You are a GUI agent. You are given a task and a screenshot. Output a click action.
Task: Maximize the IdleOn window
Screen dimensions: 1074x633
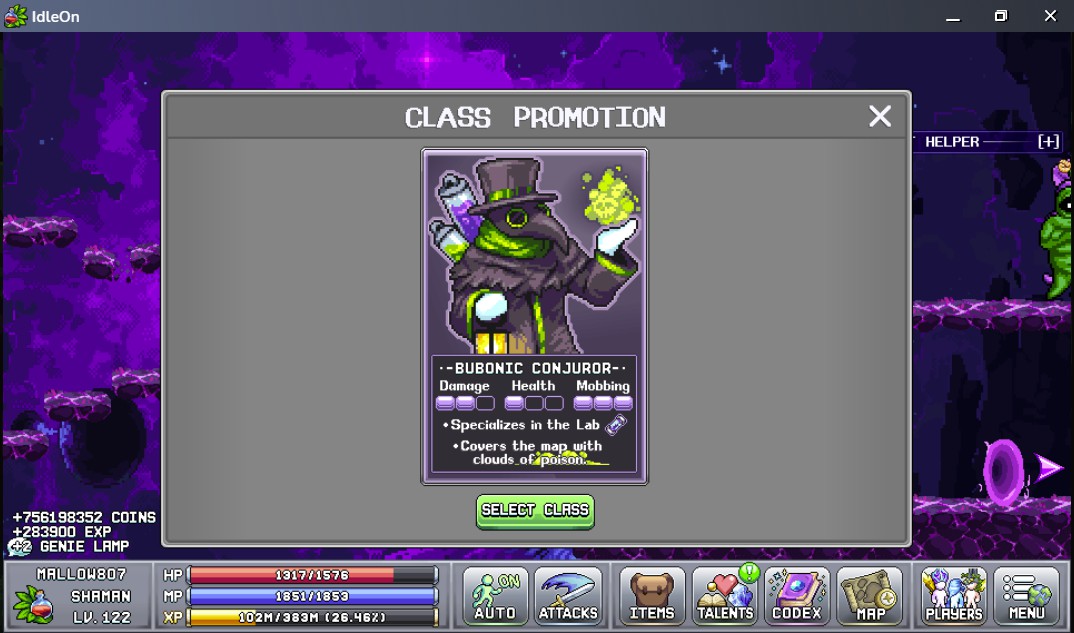1001,16
